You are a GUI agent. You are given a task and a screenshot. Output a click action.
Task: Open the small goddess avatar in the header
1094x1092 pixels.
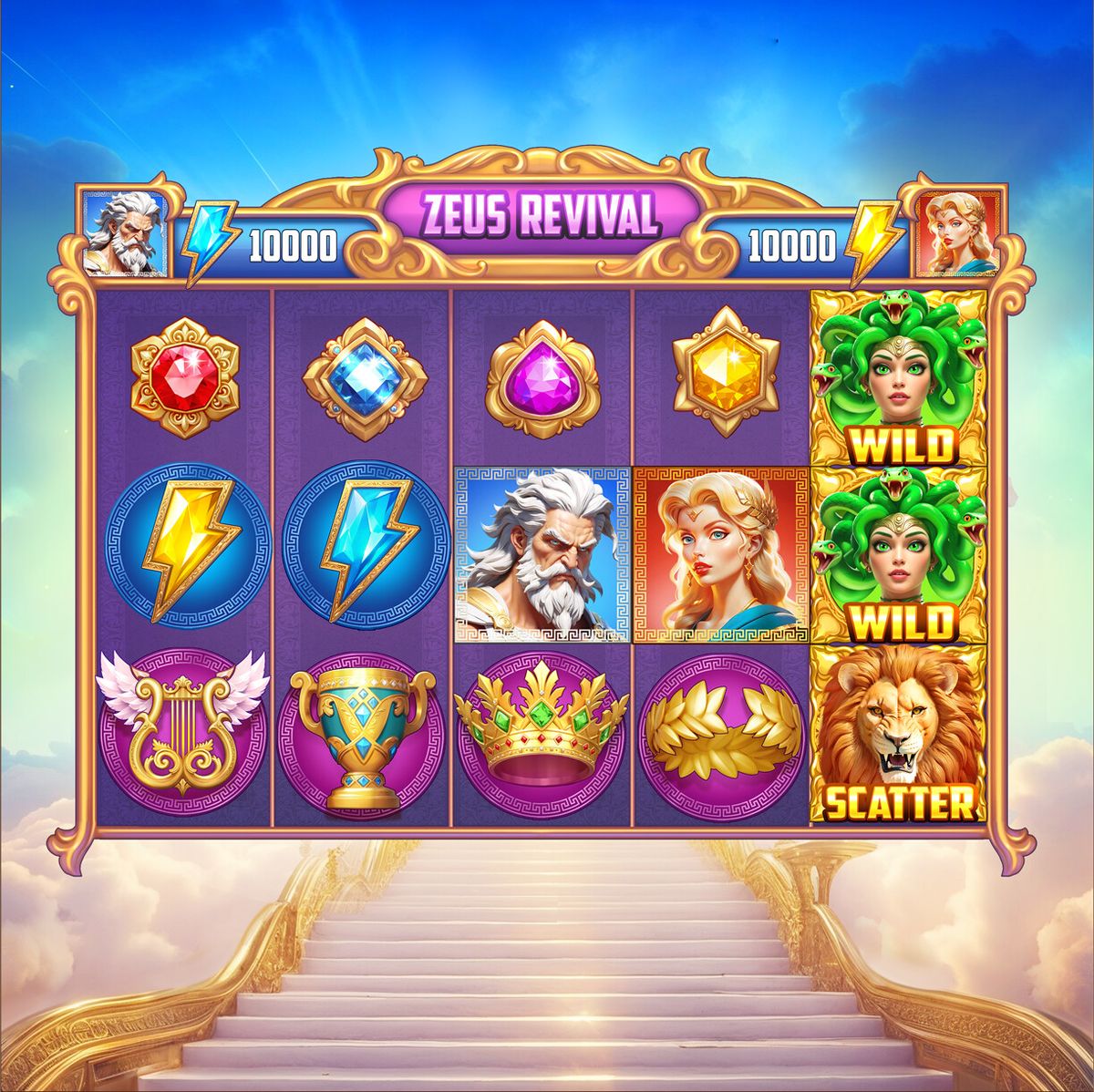pyautogui.click(x=957, y=233)
